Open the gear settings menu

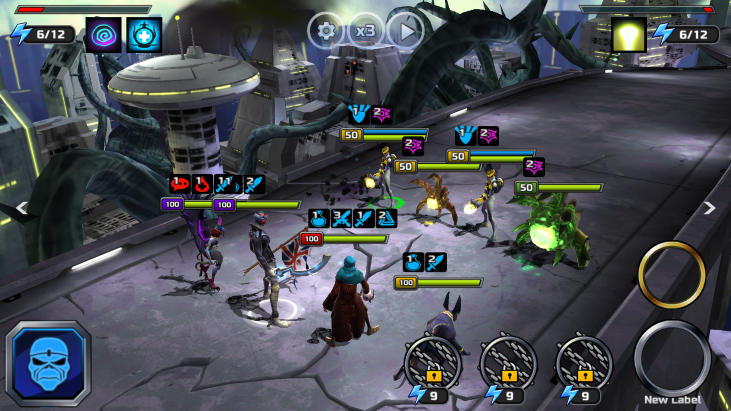pos(326,30)
